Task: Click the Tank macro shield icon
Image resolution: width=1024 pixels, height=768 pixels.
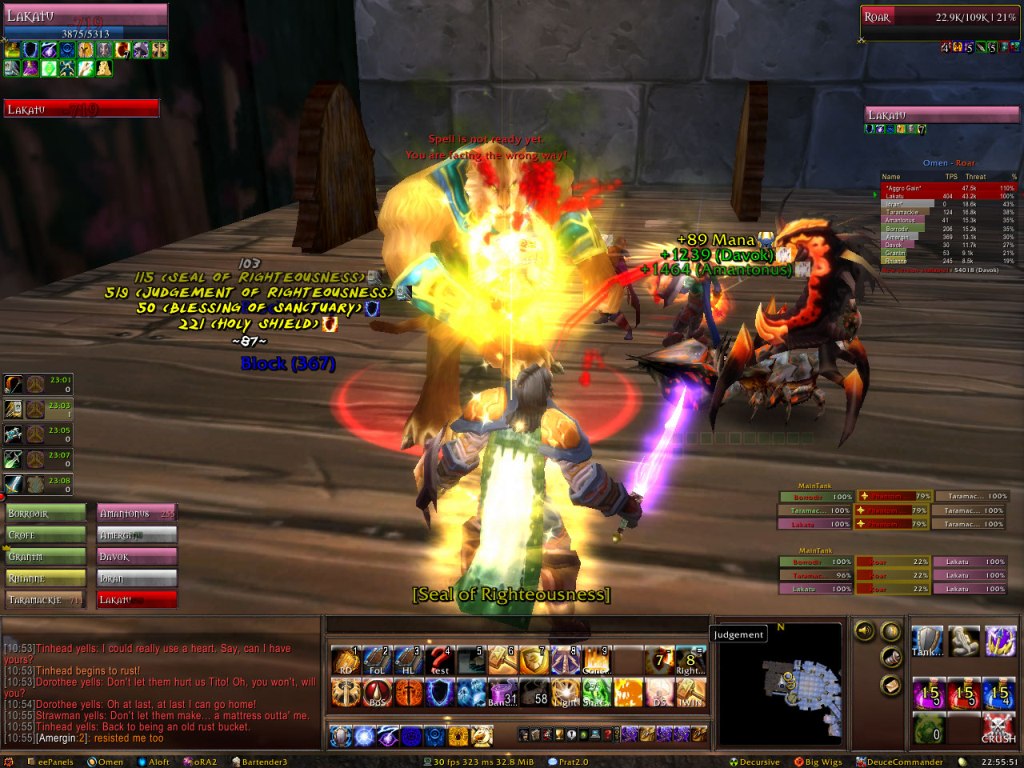Action: coord(929,641)
